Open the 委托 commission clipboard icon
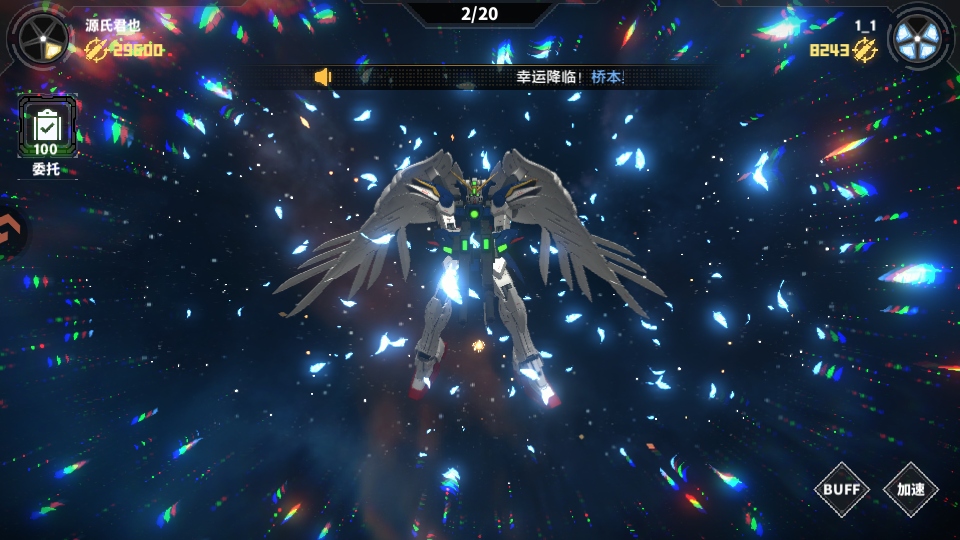960x540 pixels. pos(46,128)
